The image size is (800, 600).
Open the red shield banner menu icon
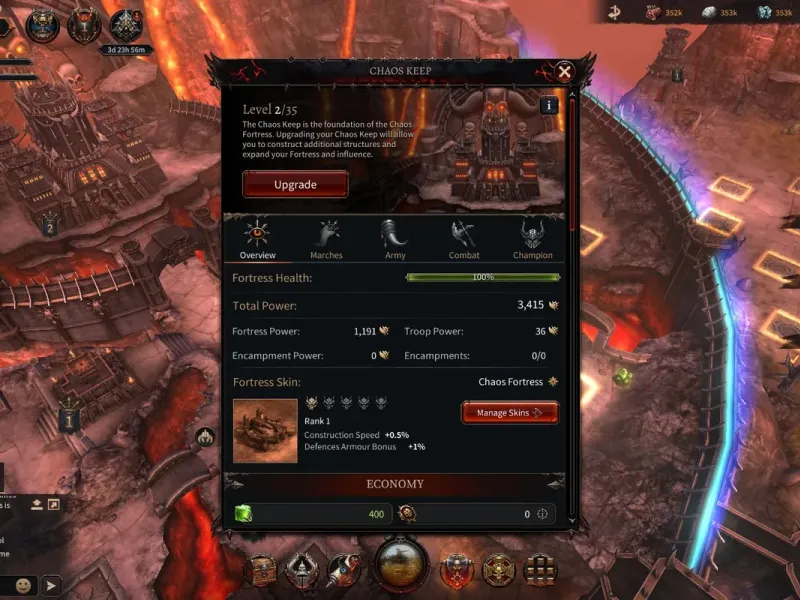(456, 570)
